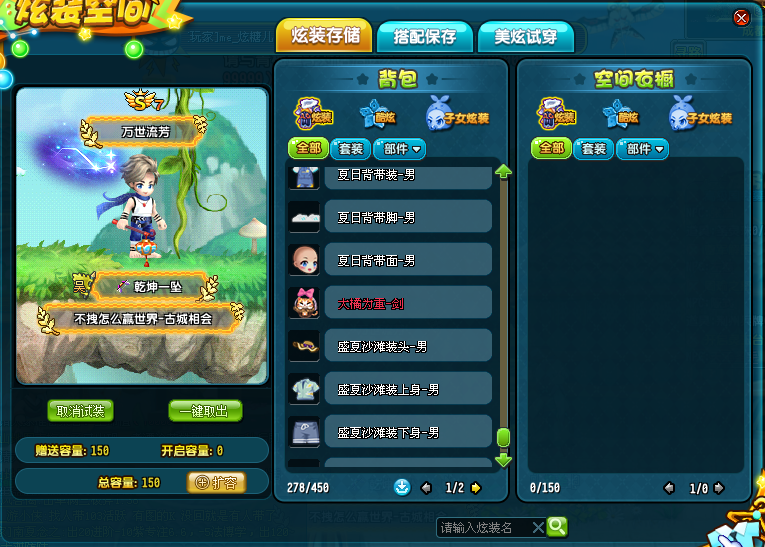
Task: Click the search box for 炫装 names
Action: tap(483, 527)
